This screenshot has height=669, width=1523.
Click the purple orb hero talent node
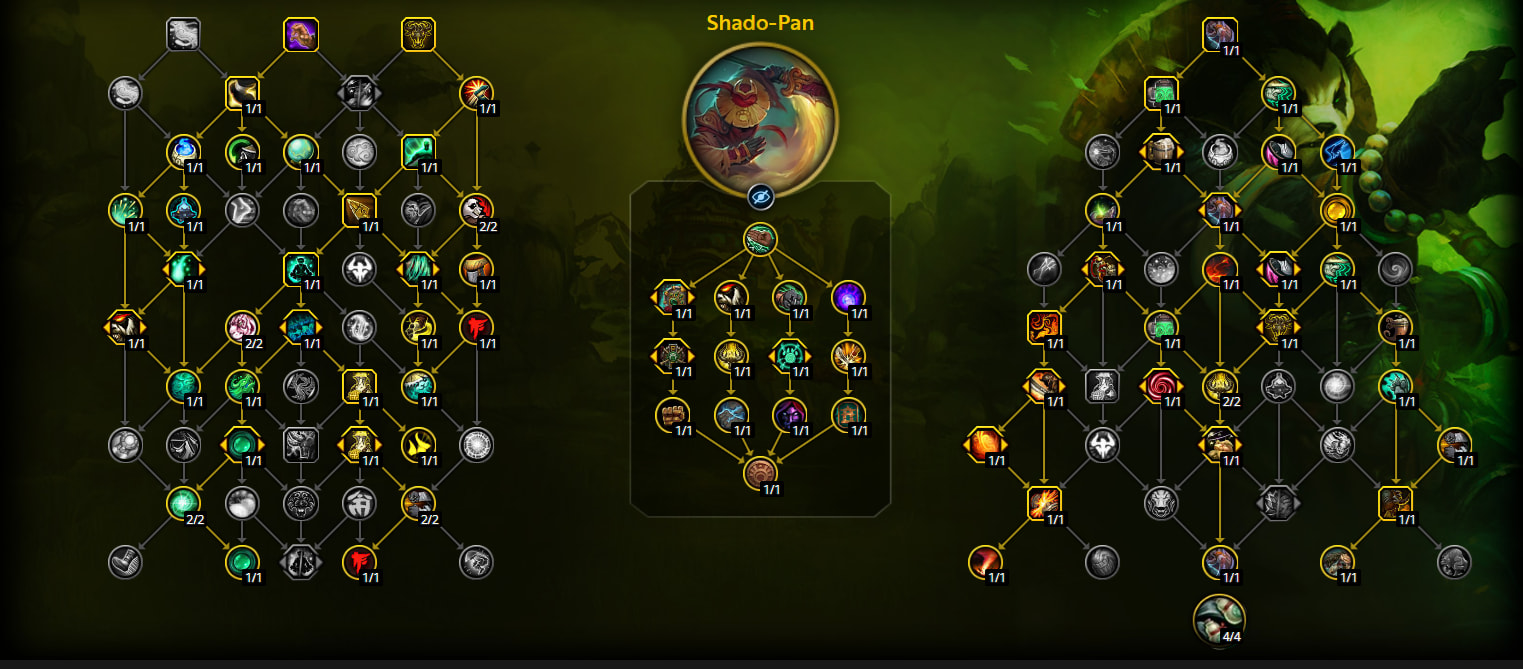point(848,297)
